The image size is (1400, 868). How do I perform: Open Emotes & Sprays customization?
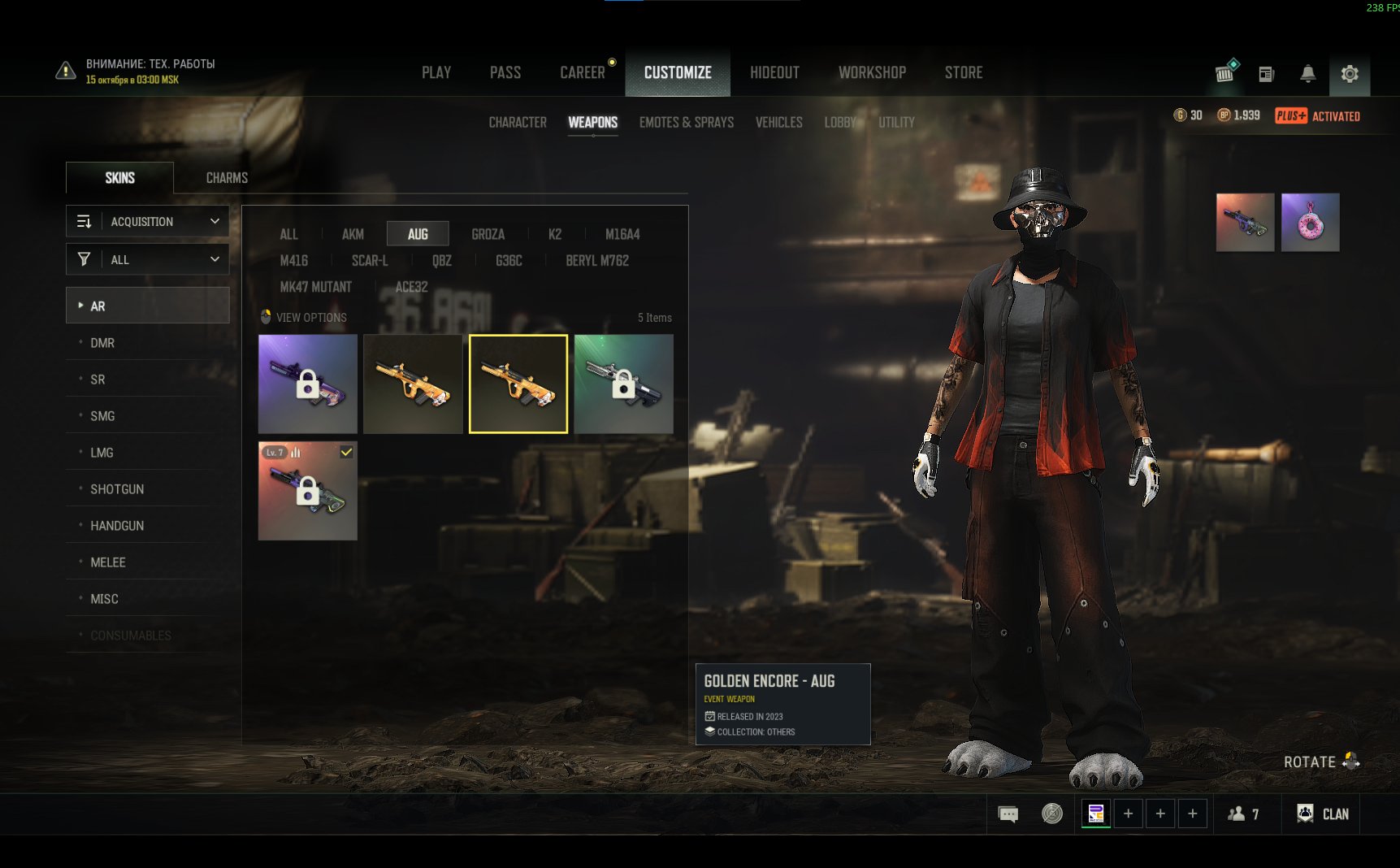click(686, 122)
